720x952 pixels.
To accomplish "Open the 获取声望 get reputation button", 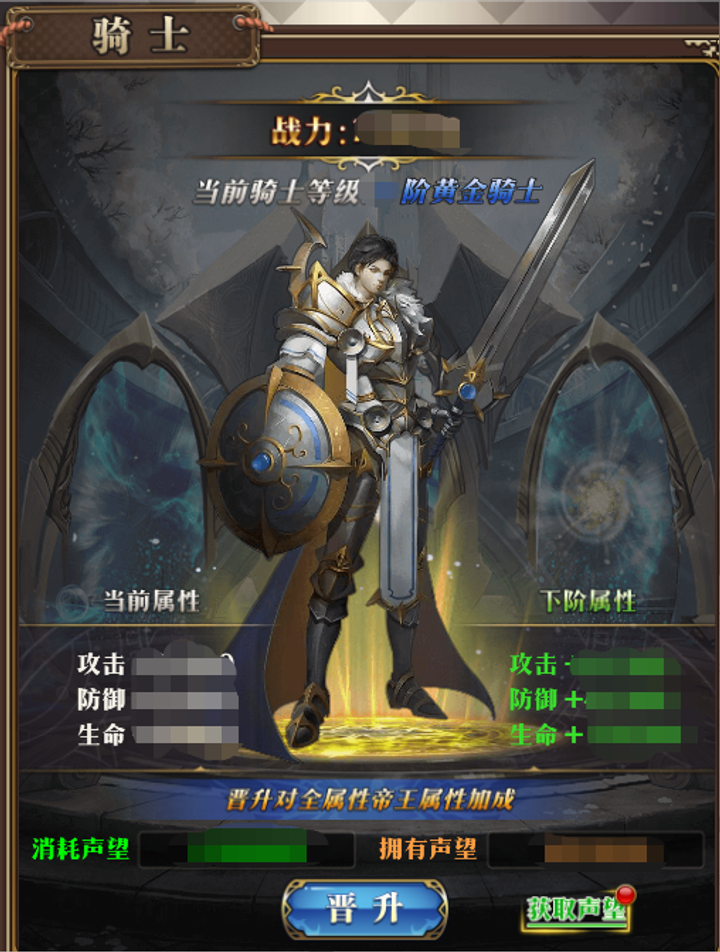I will [x=578, y=908].
